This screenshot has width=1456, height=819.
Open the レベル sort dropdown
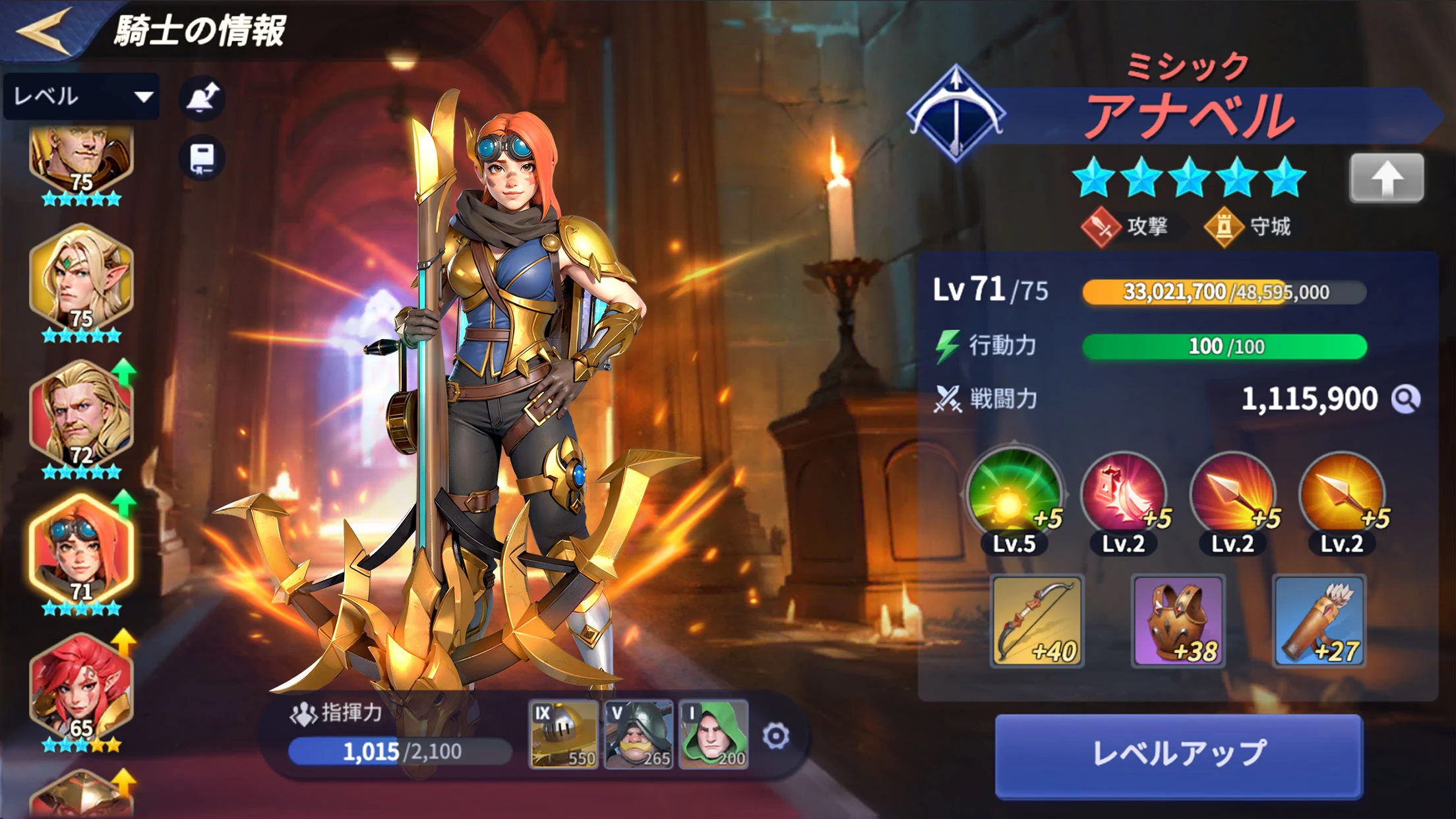point(81,97)
